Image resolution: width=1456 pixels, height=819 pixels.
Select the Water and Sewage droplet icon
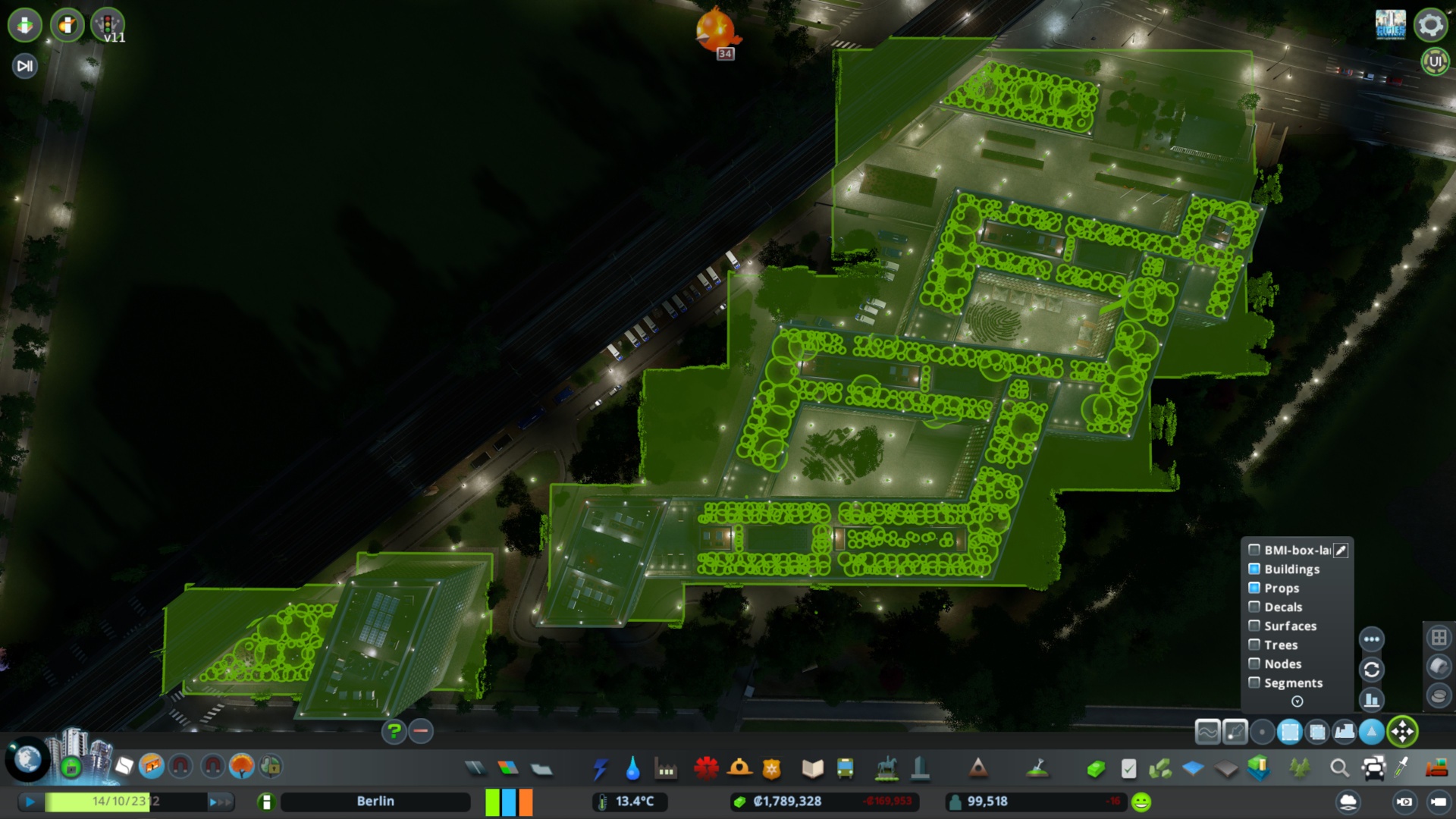tap(634, 768)
